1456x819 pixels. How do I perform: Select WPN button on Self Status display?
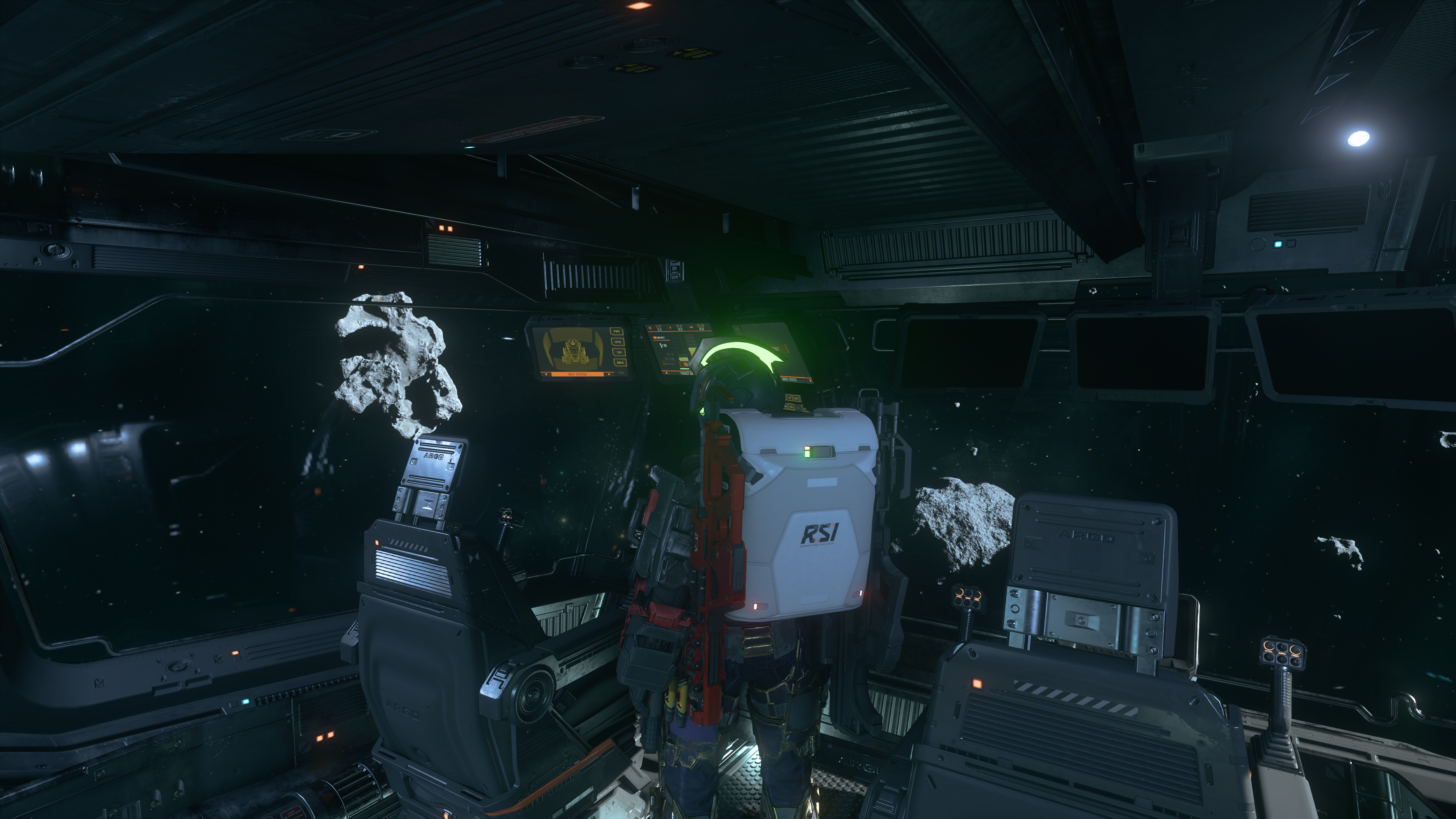tap(618, 341)
